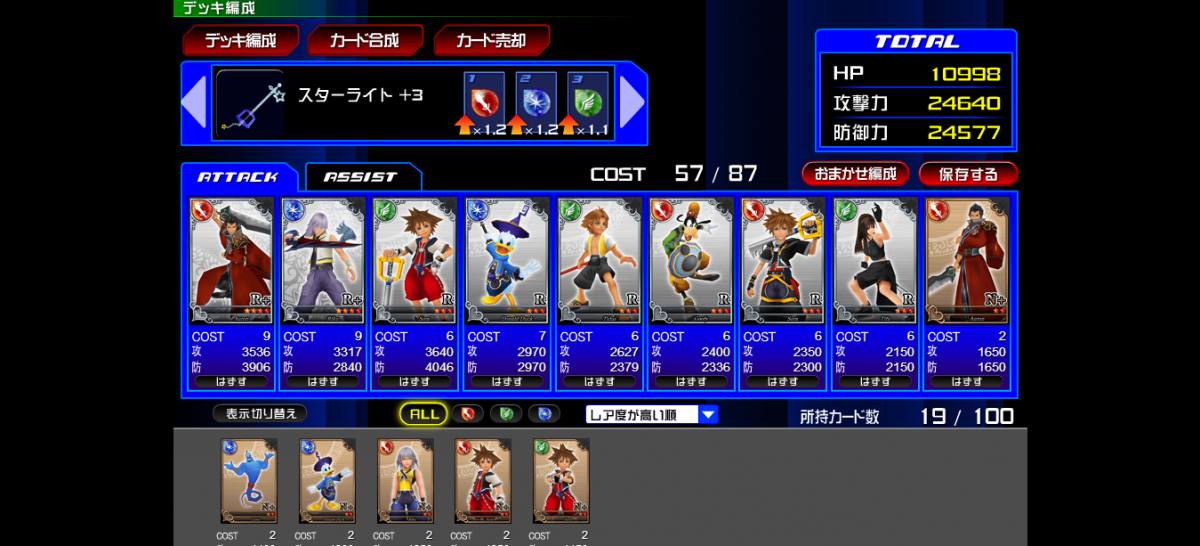Image resolution: width=1200 pixels, height=546 pixels.
Task: Filter cards by the red power attribute
Action: pos(467,414)
